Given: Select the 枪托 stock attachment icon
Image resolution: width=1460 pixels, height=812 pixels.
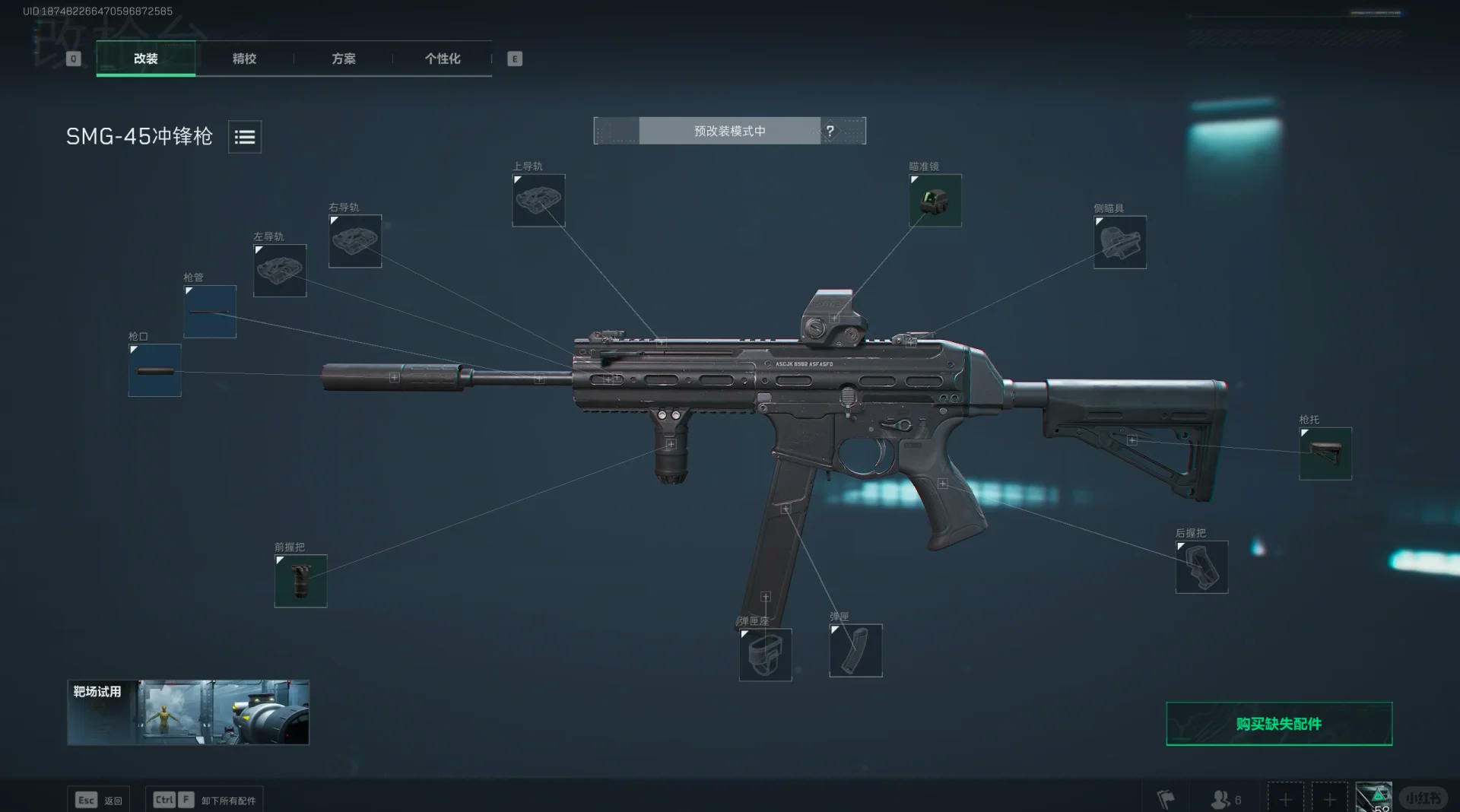Looking at the screenshot, I should pyautogui.click(x=1325, y=453).
